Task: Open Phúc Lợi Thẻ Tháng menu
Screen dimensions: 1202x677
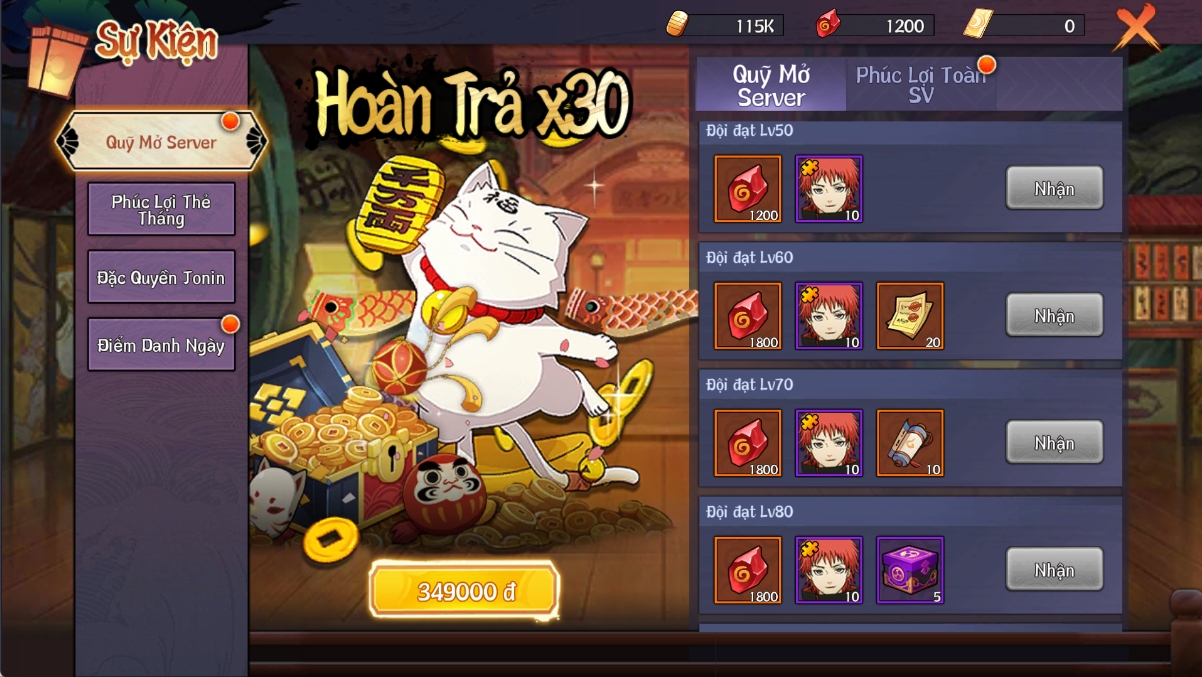Action: [161, 209]
